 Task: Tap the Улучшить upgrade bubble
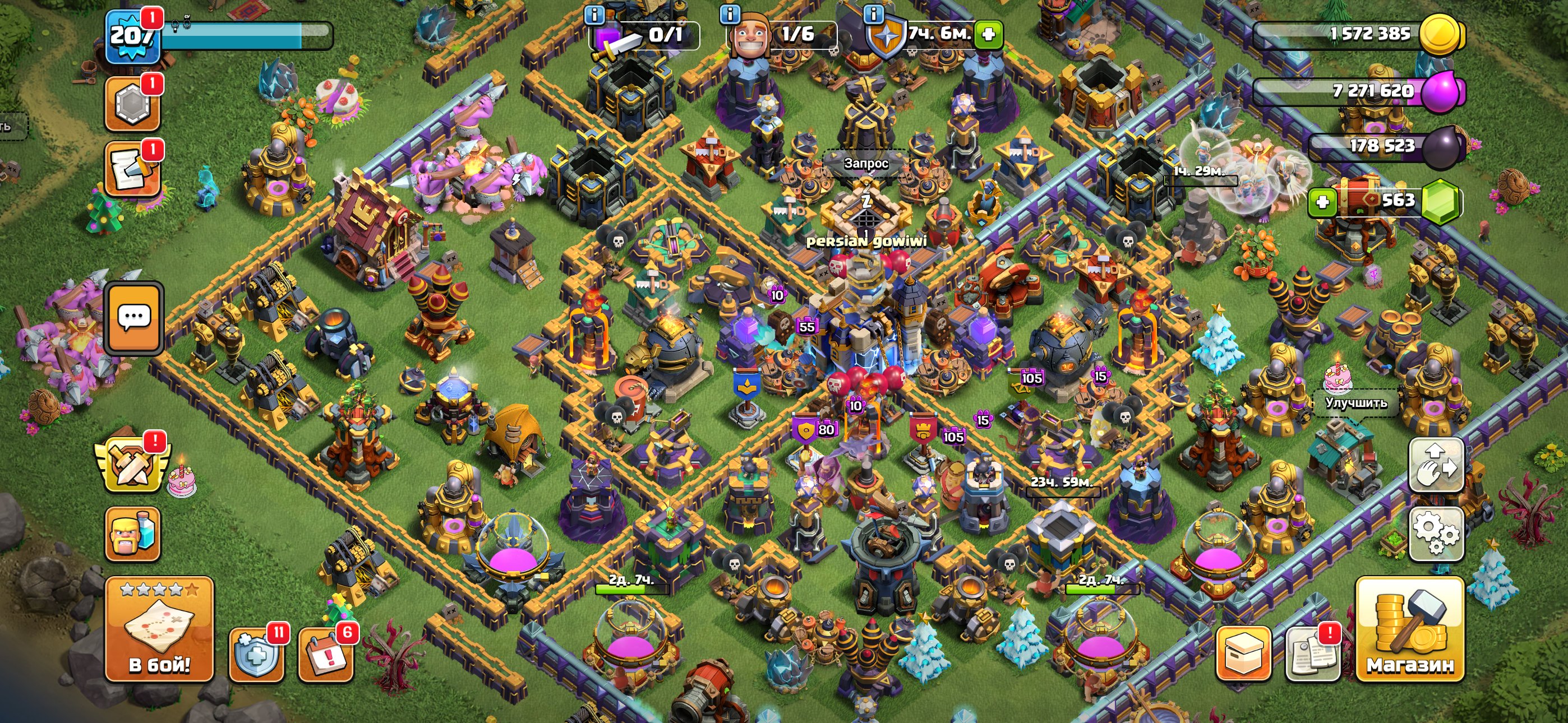coord(1356,402)
